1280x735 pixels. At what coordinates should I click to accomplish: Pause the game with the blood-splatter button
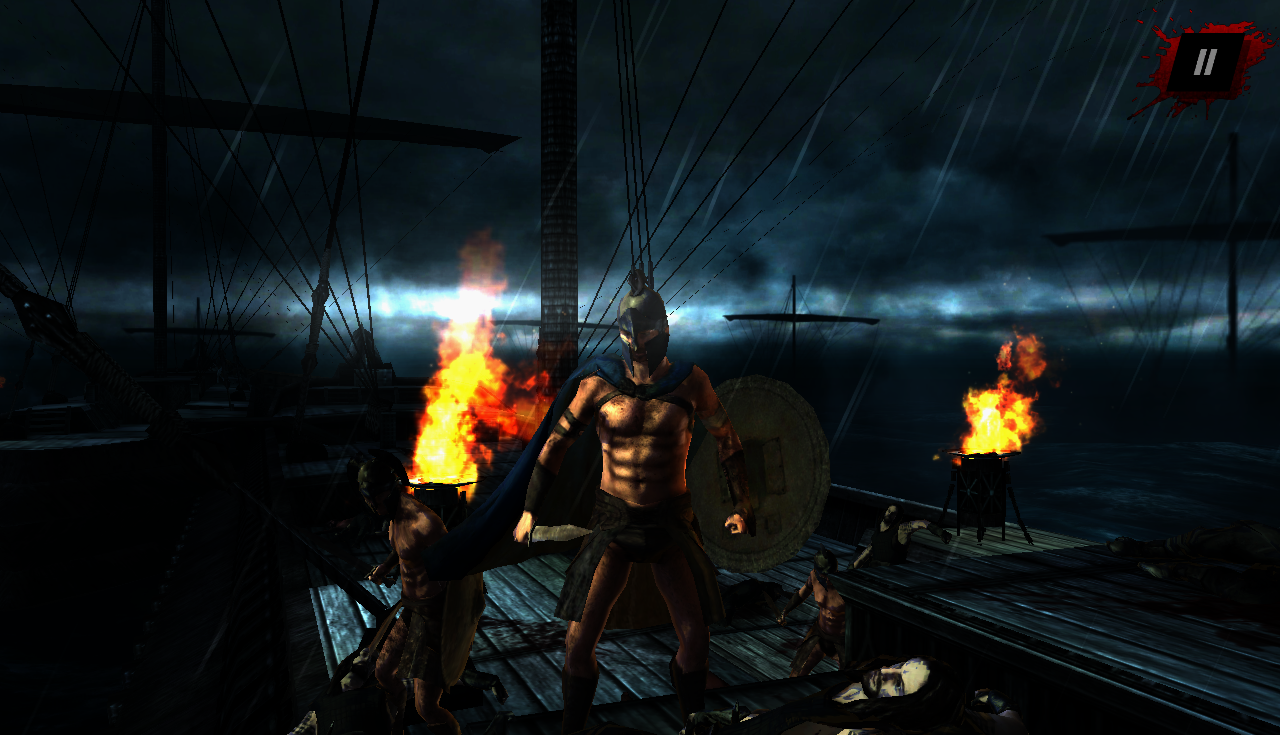[x=1205, y=63]
